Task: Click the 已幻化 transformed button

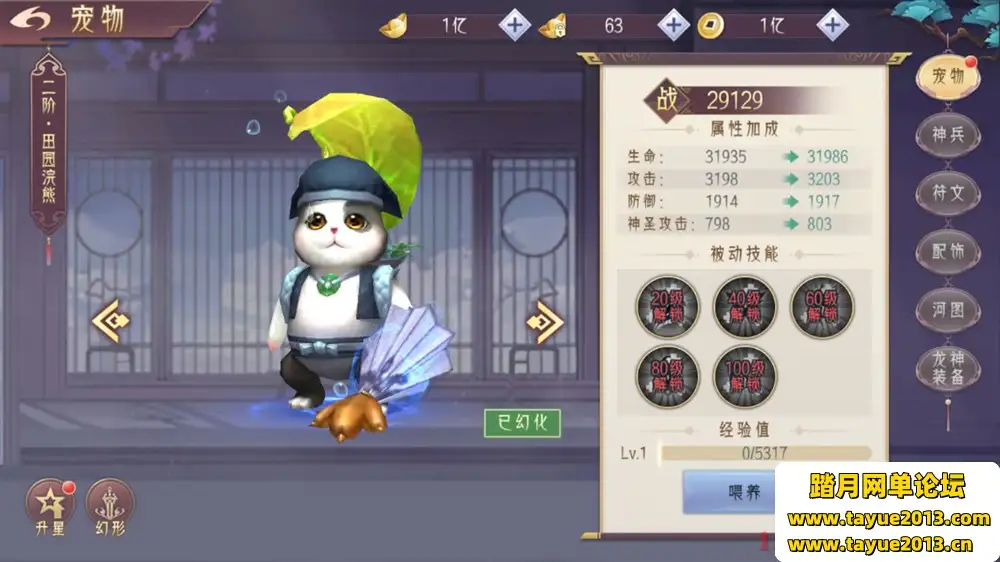Action: pos(522,423)
